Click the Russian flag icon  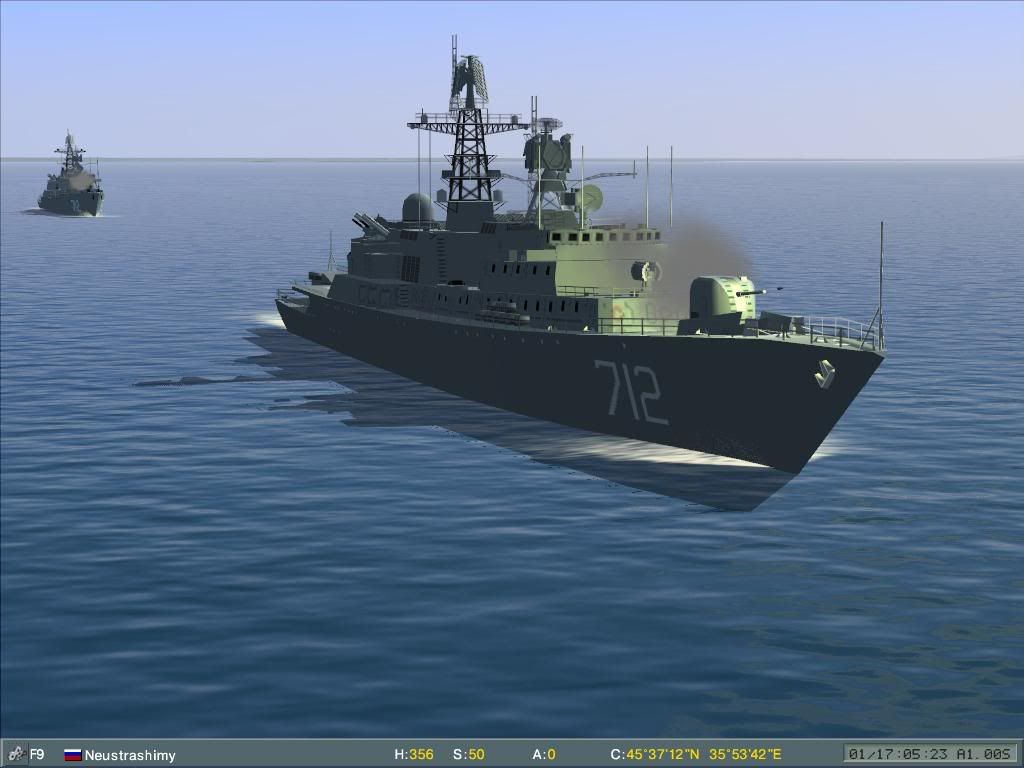click(x=72, y=755)
